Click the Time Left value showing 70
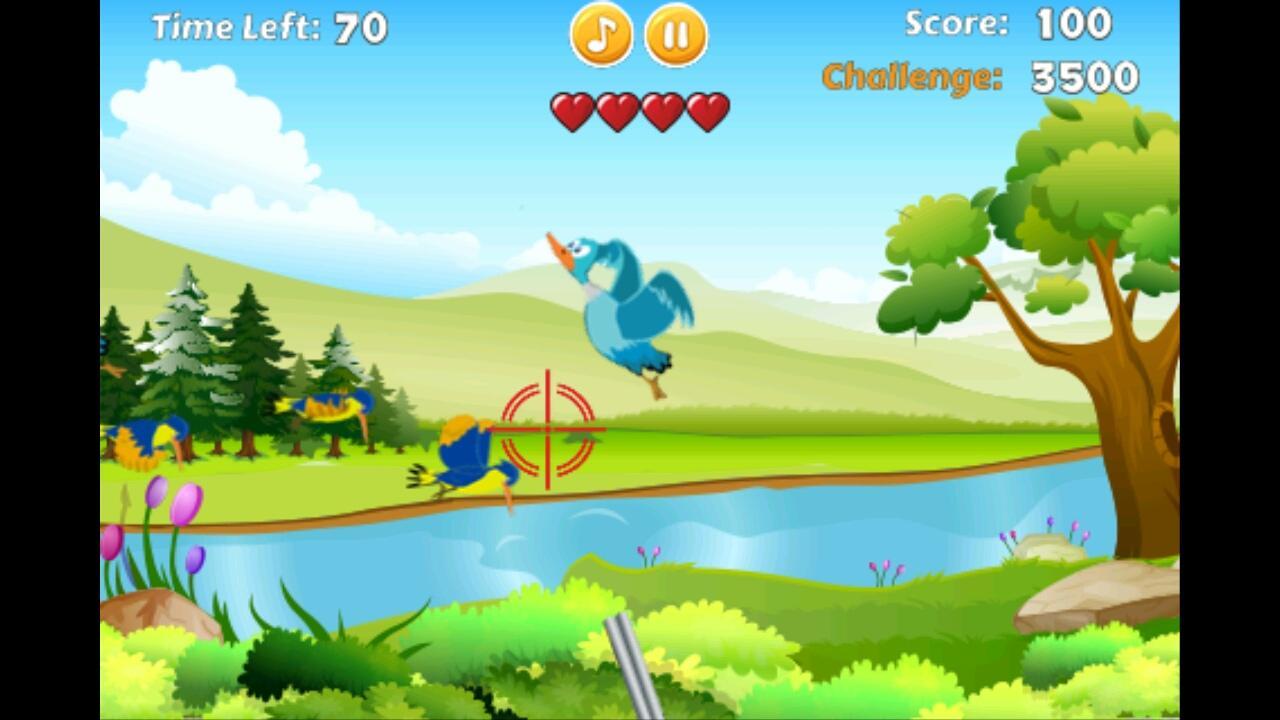 point(360,28)
